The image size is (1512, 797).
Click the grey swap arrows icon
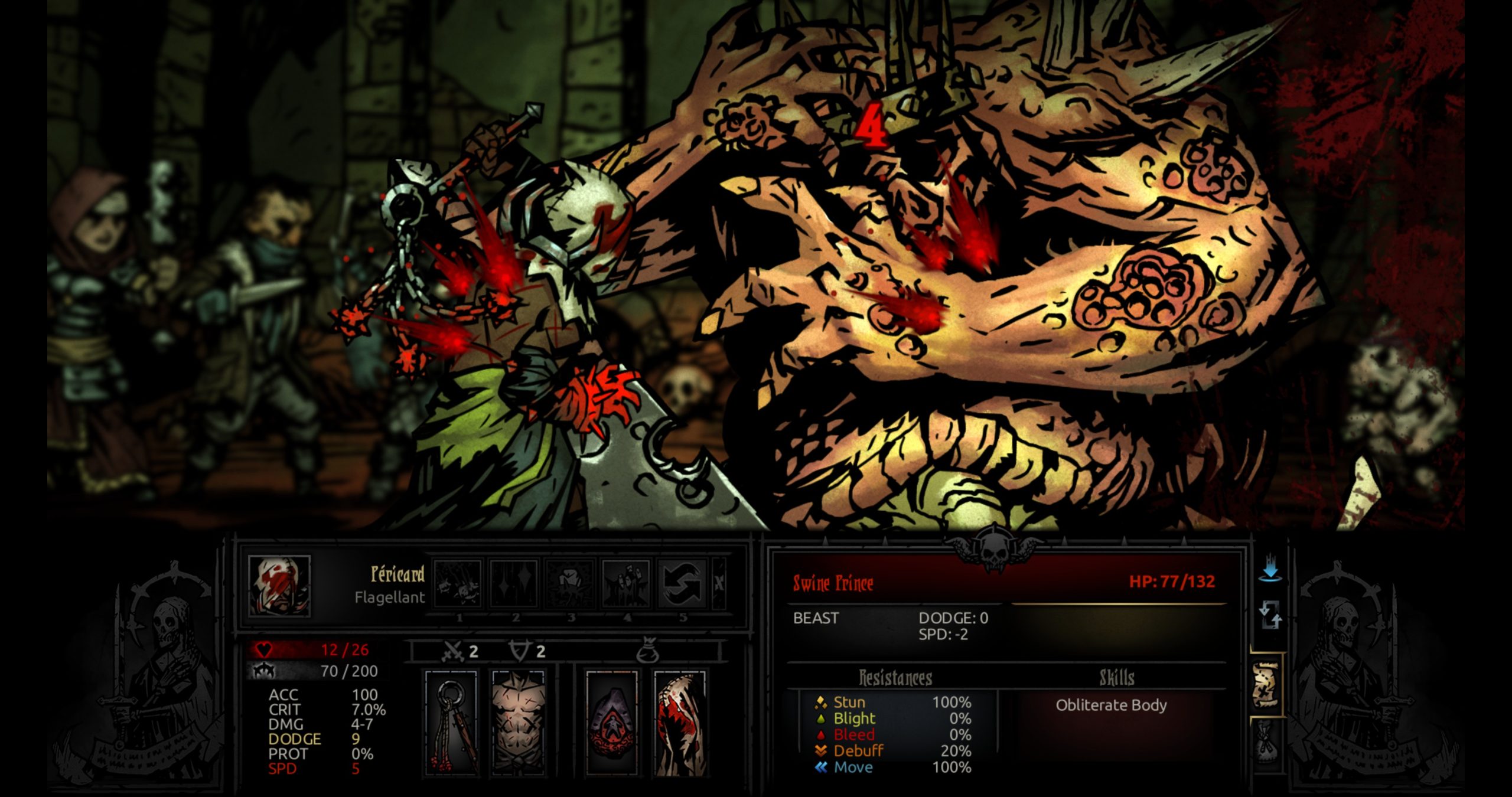click(1270, 615)
